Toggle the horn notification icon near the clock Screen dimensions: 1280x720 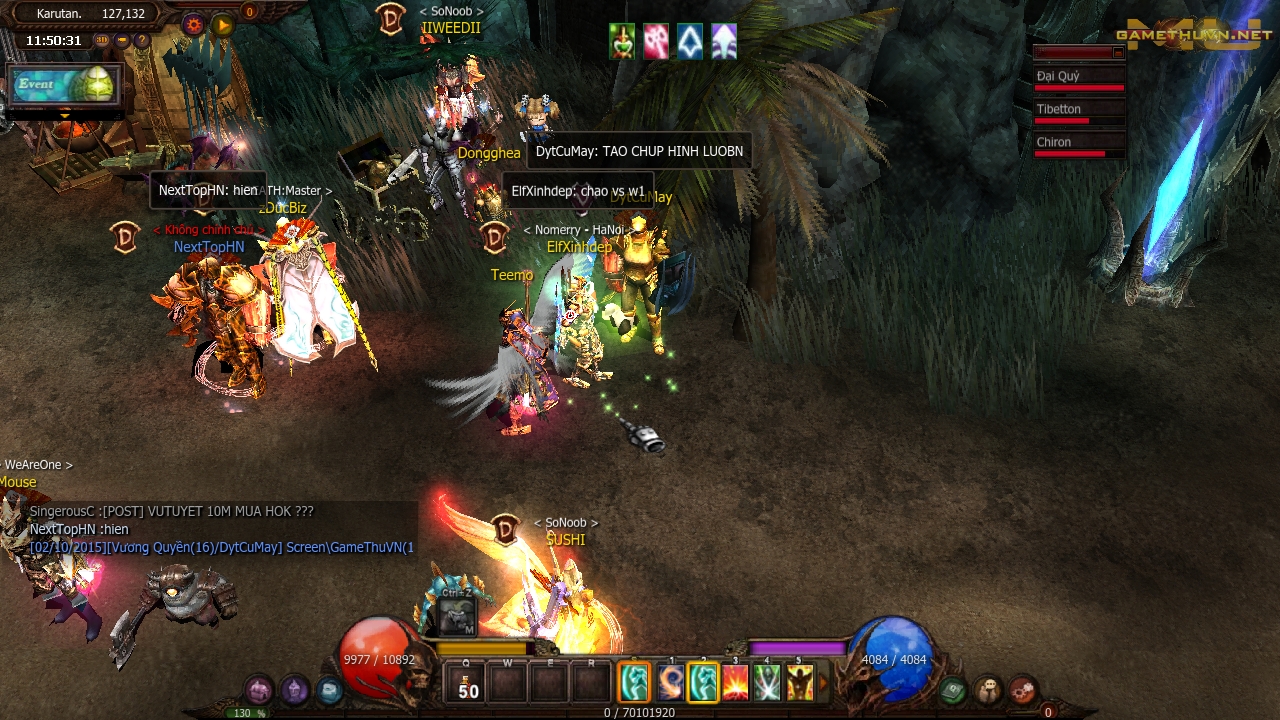(x=123, y=40)
